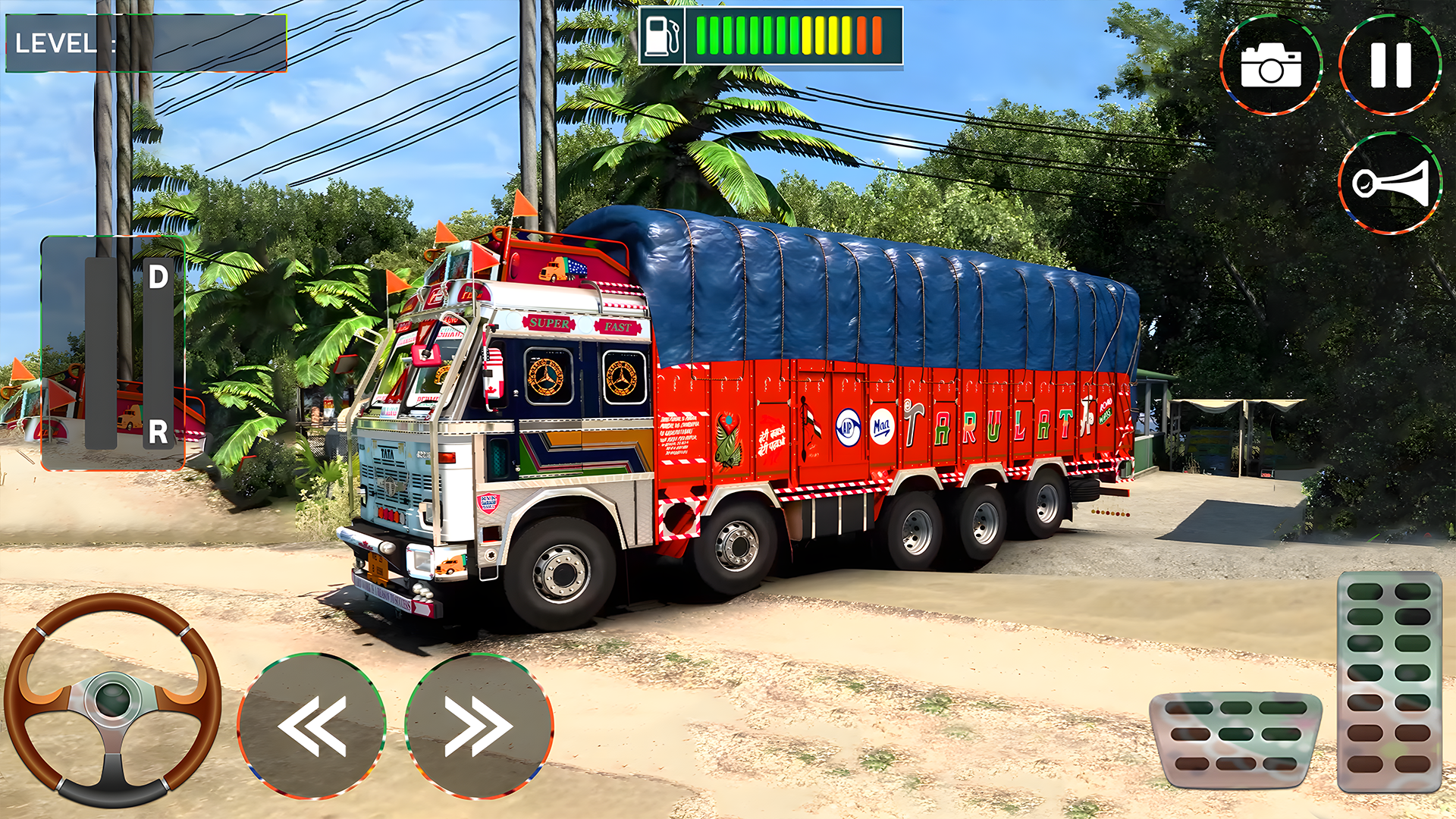Shift gear to R (reverse)
Viewport: 1456px width, 819px height.
click(158, 432)
